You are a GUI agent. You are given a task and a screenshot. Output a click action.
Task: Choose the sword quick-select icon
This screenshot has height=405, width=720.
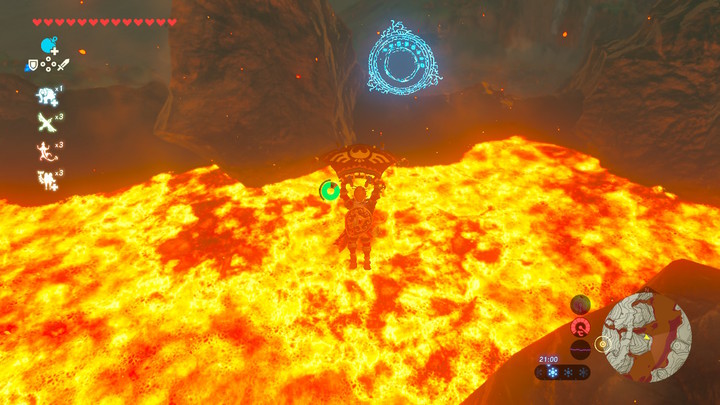[x=62, y=66]
